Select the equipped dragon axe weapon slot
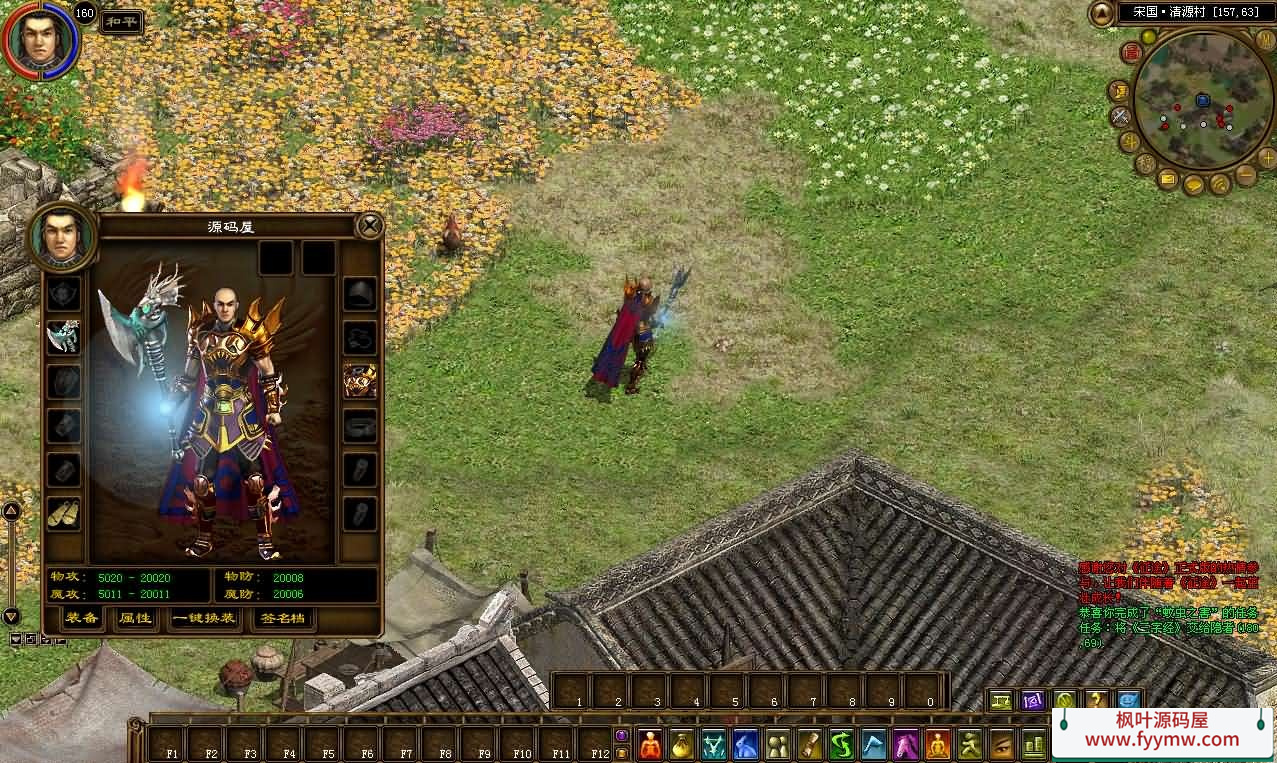The height and width of the screenshot is (763, 1277). pyautogui.click(x=64, y=336)
